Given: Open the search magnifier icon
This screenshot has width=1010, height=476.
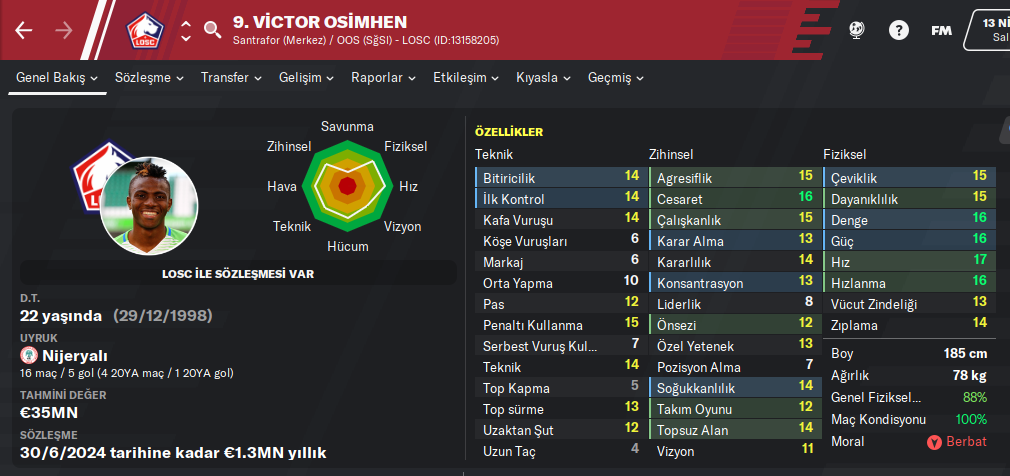Looking at the screenshot, I should coord(212,29).
